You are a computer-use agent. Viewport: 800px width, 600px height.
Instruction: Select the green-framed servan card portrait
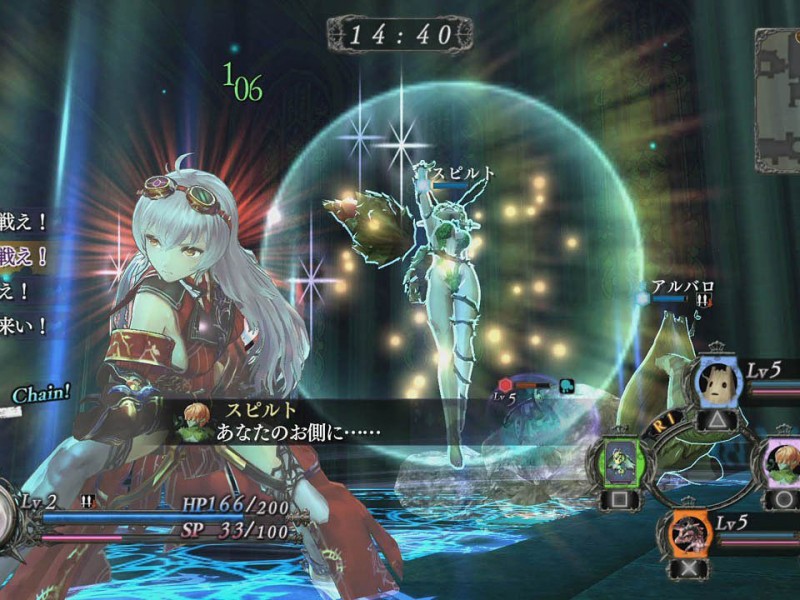pyautogui.click(x=620, y=462)
